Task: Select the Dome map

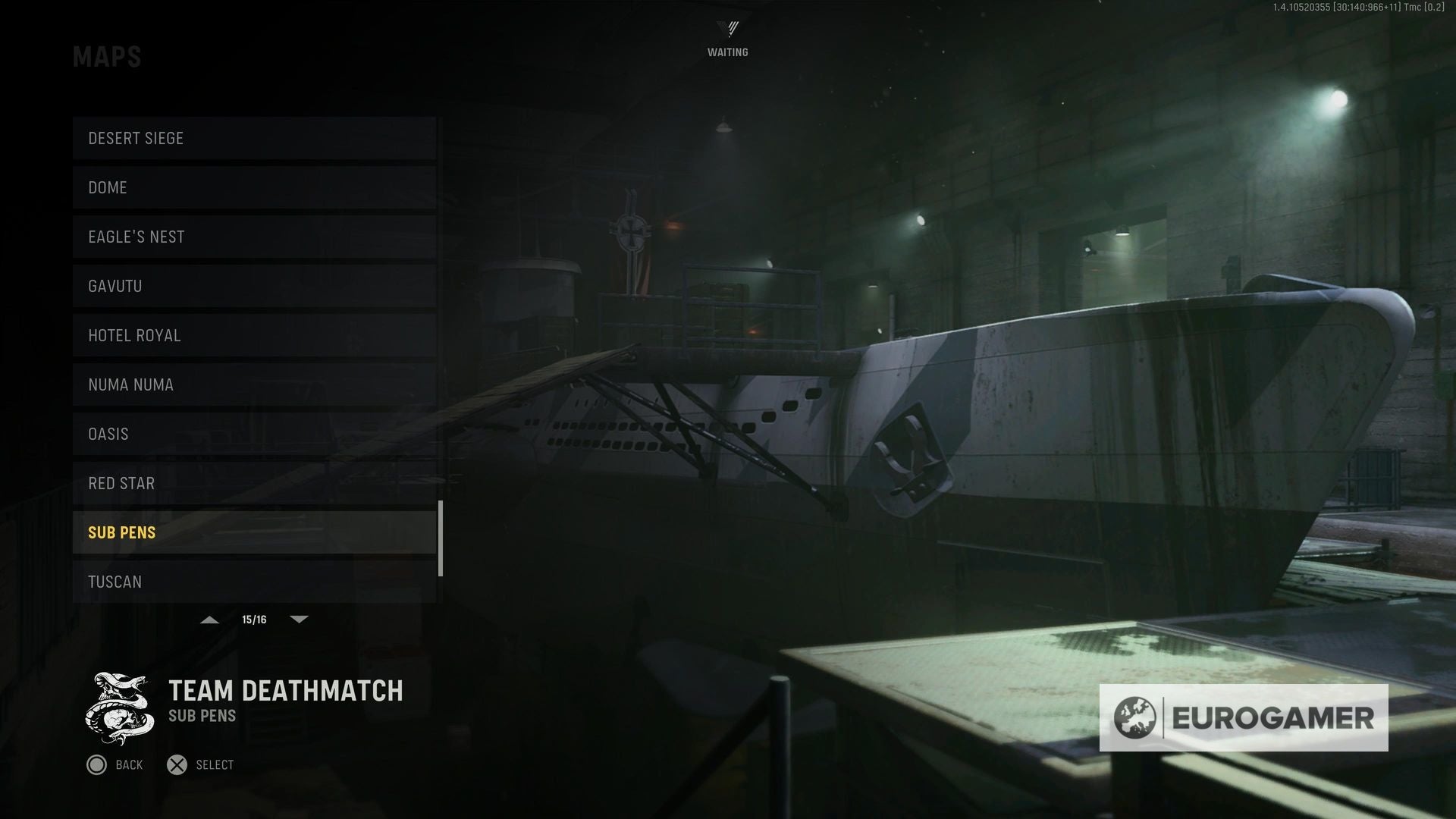Action: (x=254, y=187)
